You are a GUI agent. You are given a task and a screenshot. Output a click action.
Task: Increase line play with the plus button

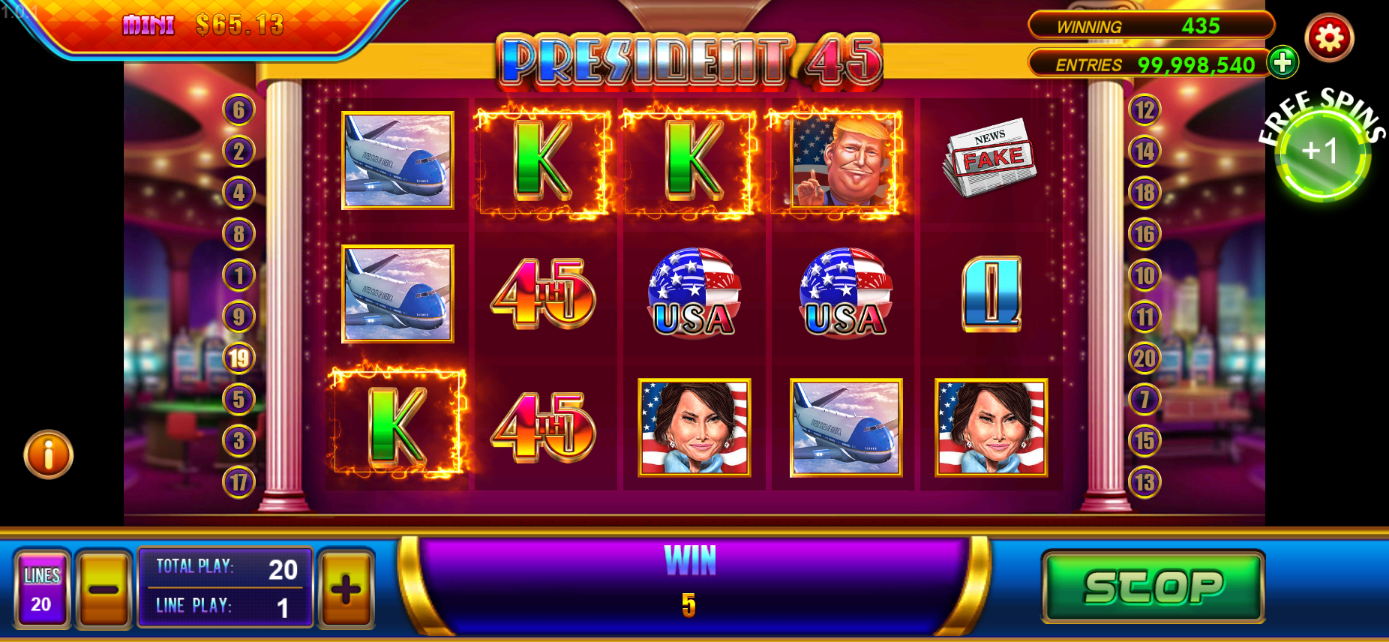pos(346,589)
